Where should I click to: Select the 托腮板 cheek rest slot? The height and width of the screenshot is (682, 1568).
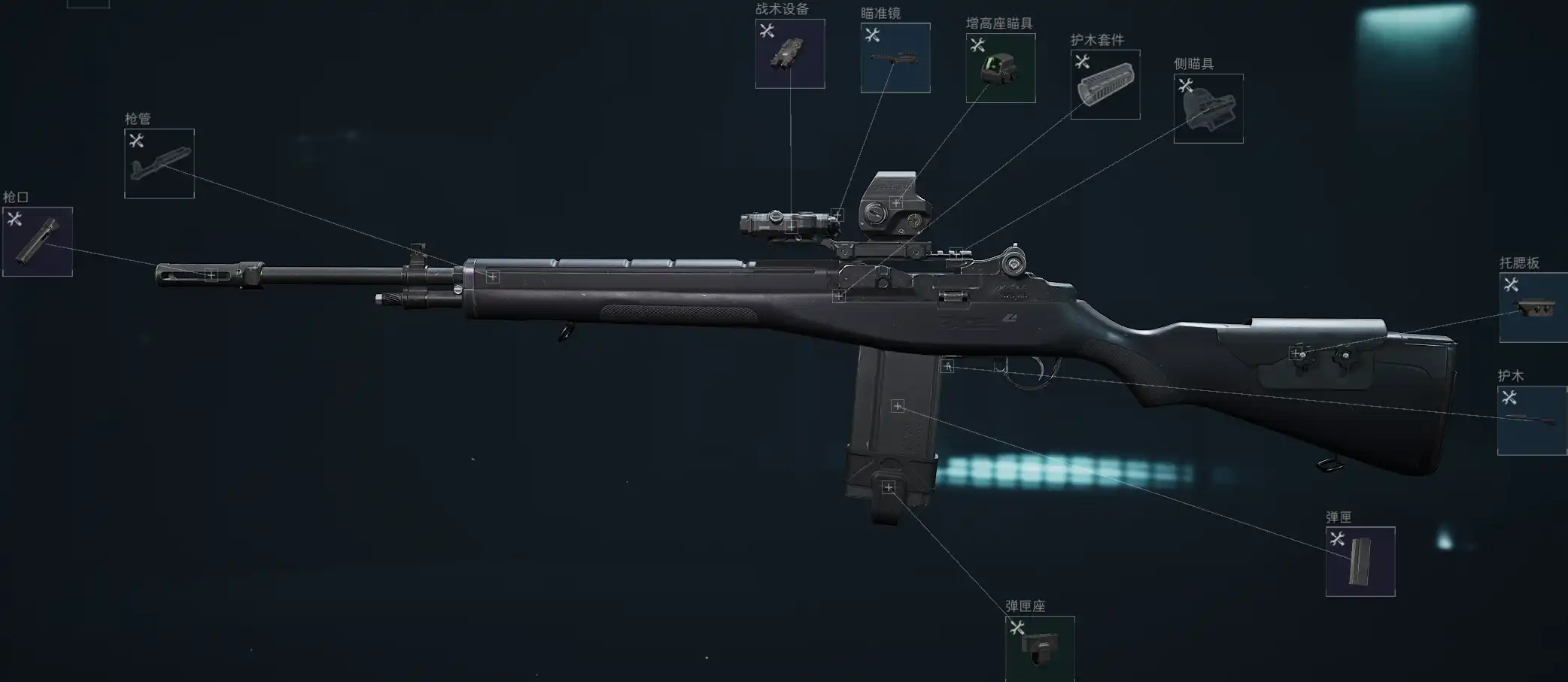(1533, 308)
